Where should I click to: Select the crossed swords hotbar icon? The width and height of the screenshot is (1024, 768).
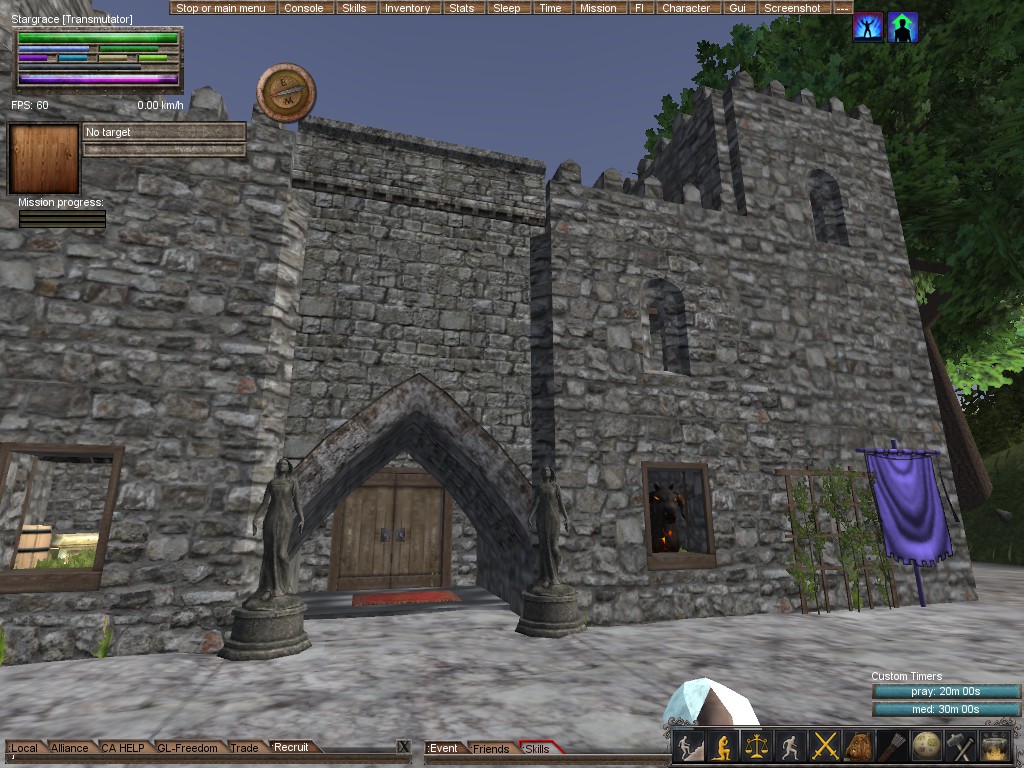[825, 747]
